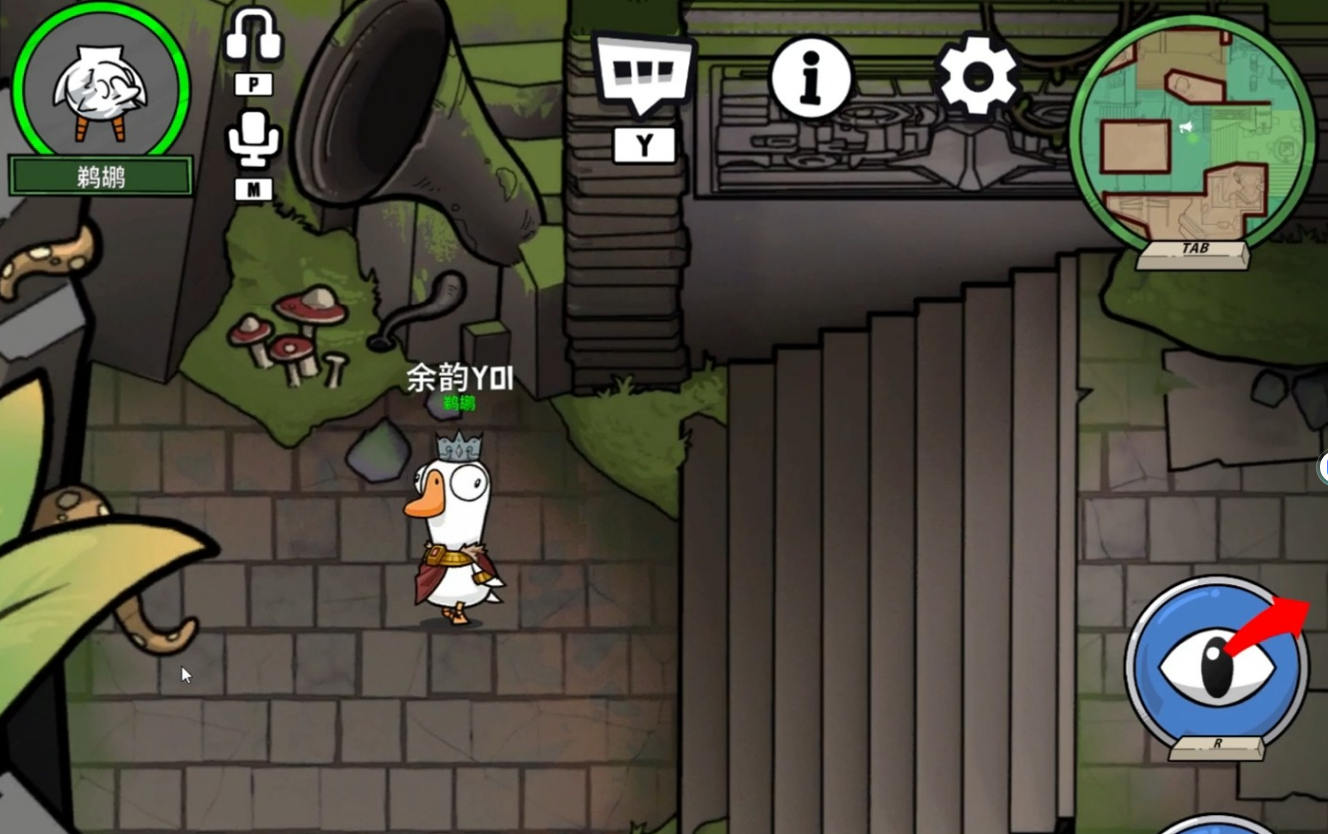Open the gear settings menu
Image resolution: width=1328 pixels, height=834 pixels.
point(977,75)
